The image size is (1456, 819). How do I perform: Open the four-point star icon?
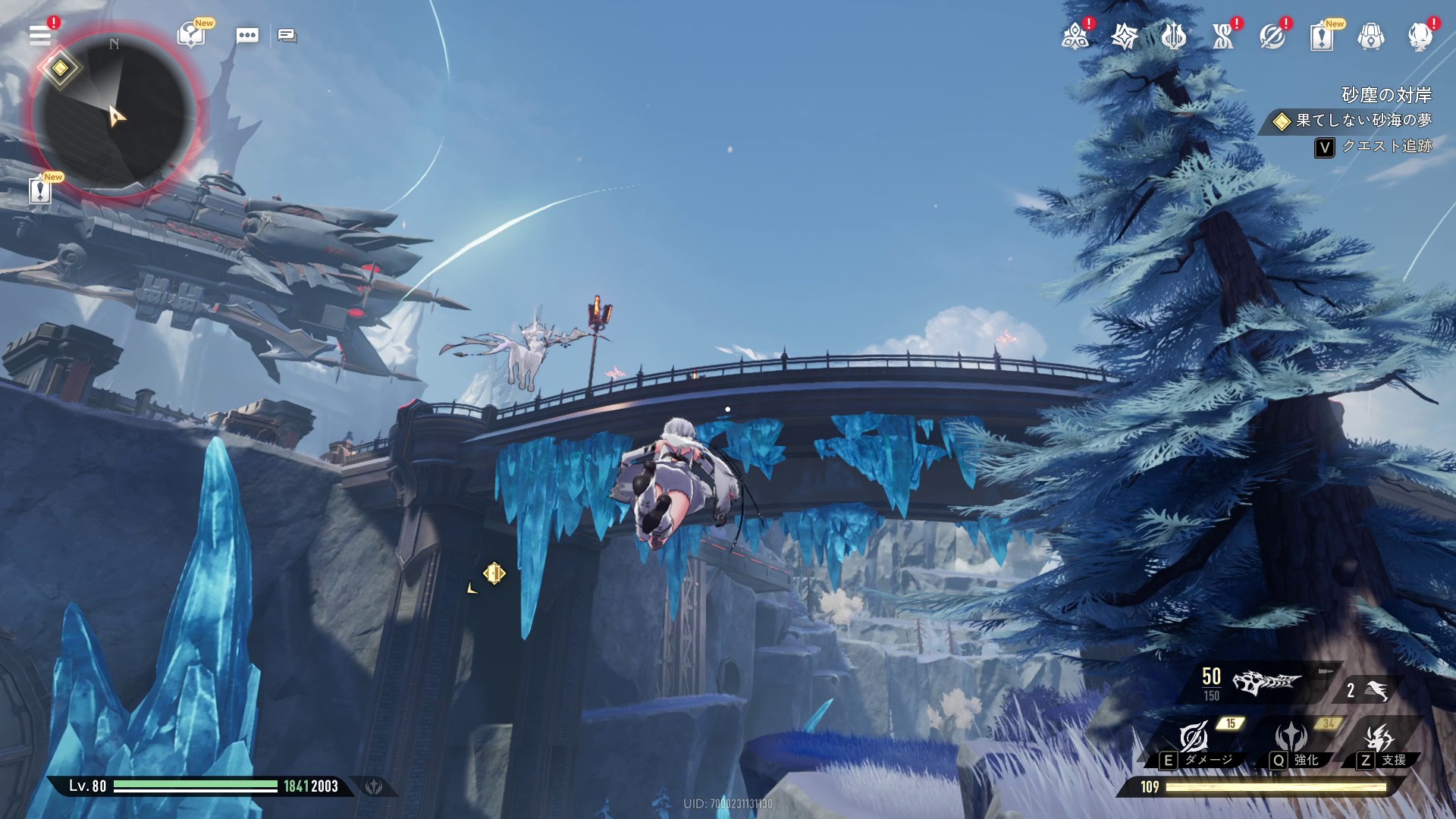[x=1125, y=36]
